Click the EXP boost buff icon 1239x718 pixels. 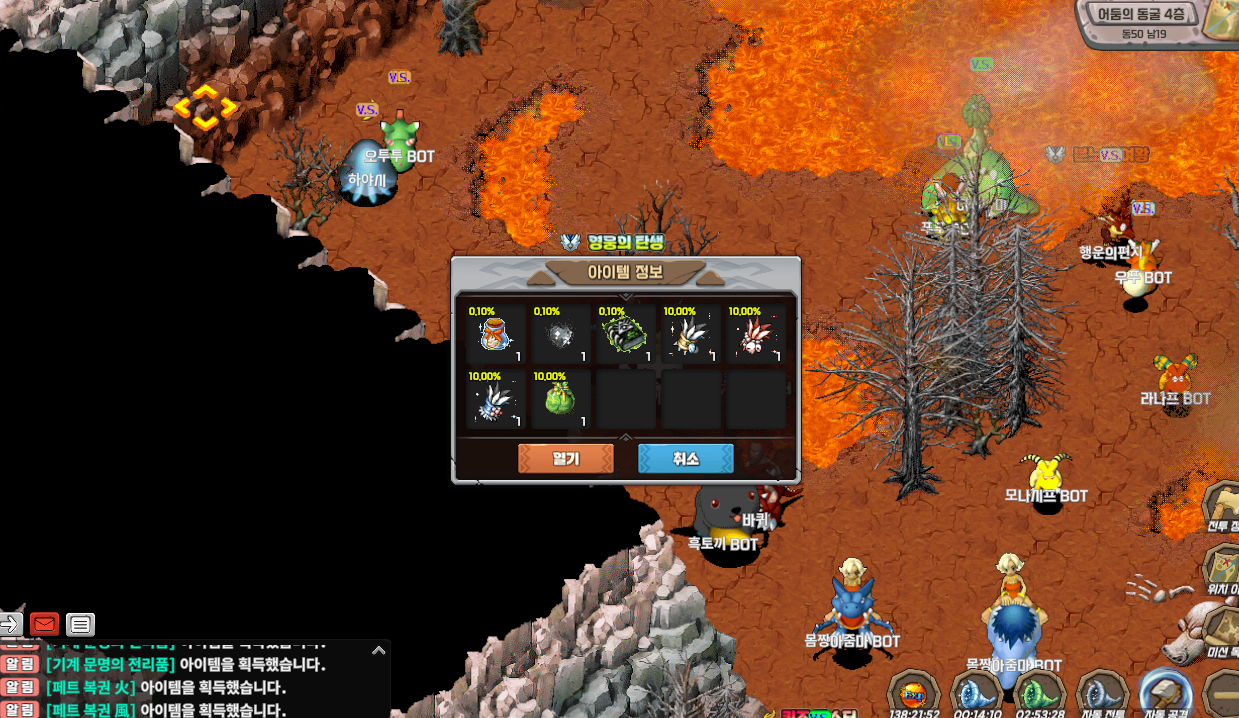[913, 693]
